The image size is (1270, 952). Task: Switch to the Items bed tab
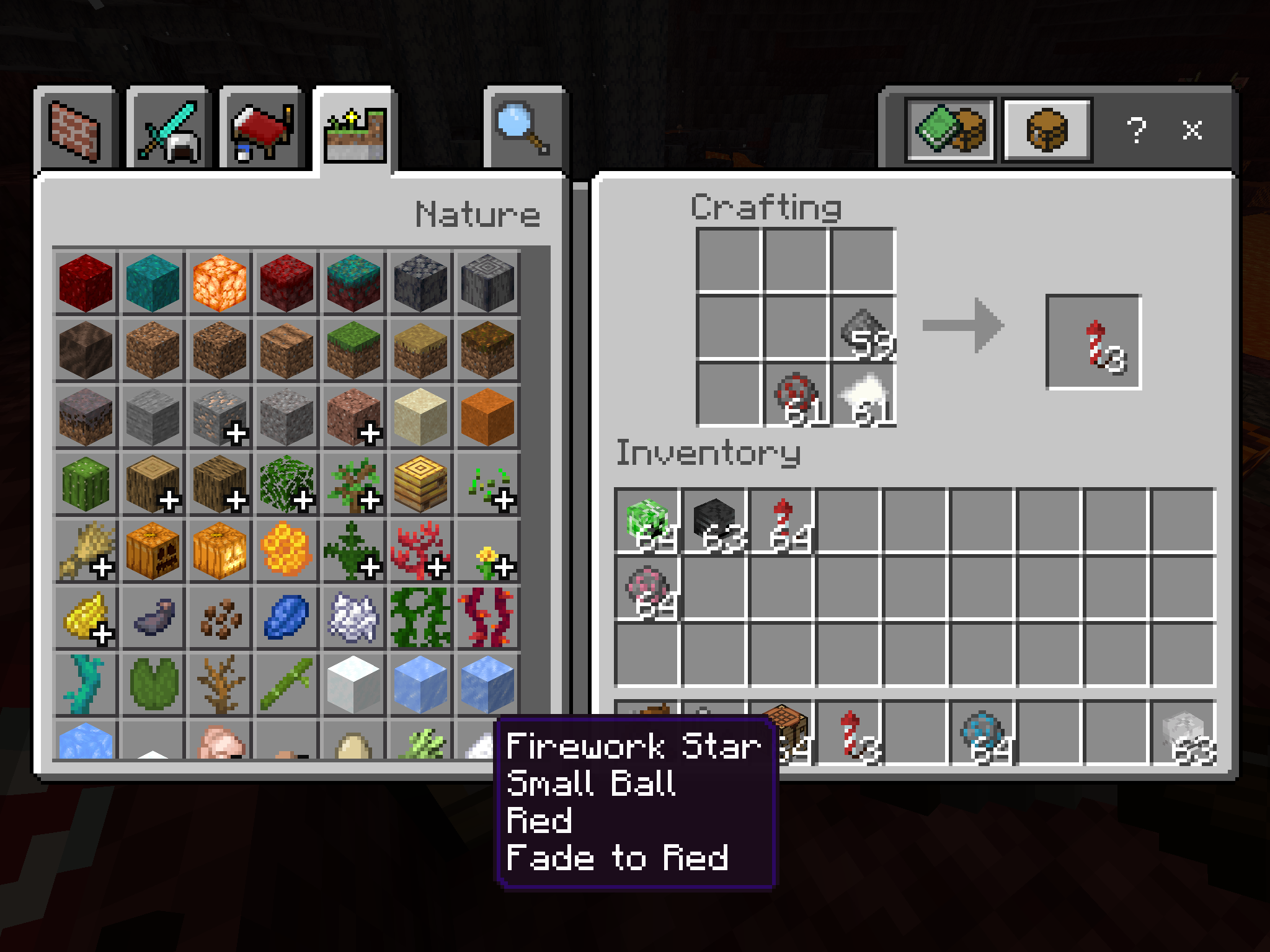point(262,131)
